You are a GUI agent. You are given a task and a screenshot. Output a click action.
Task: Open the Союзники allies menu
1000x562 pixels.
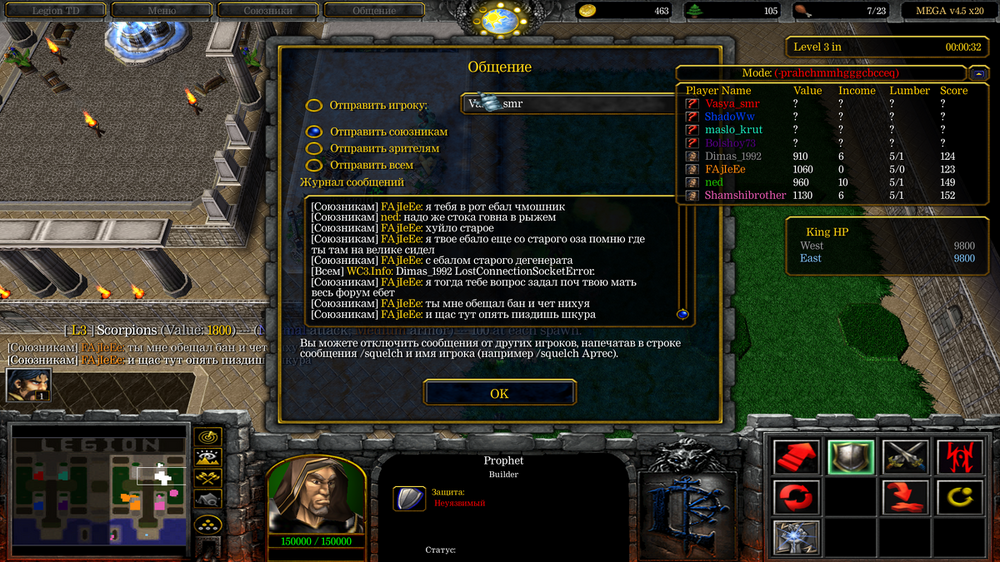(x=267, y=10)
